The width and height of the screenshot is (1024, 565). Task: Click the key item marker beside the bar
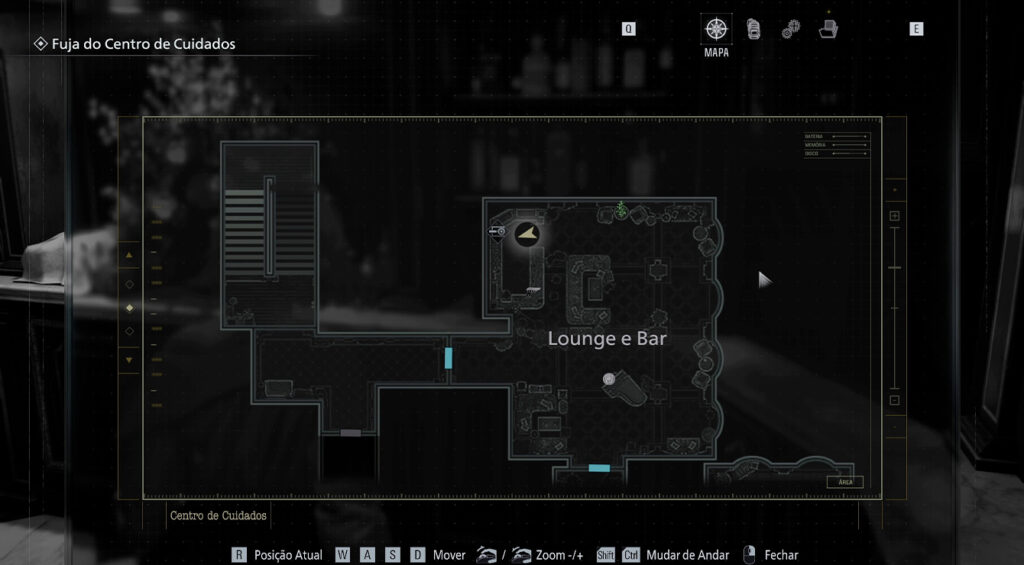(496, 232)
